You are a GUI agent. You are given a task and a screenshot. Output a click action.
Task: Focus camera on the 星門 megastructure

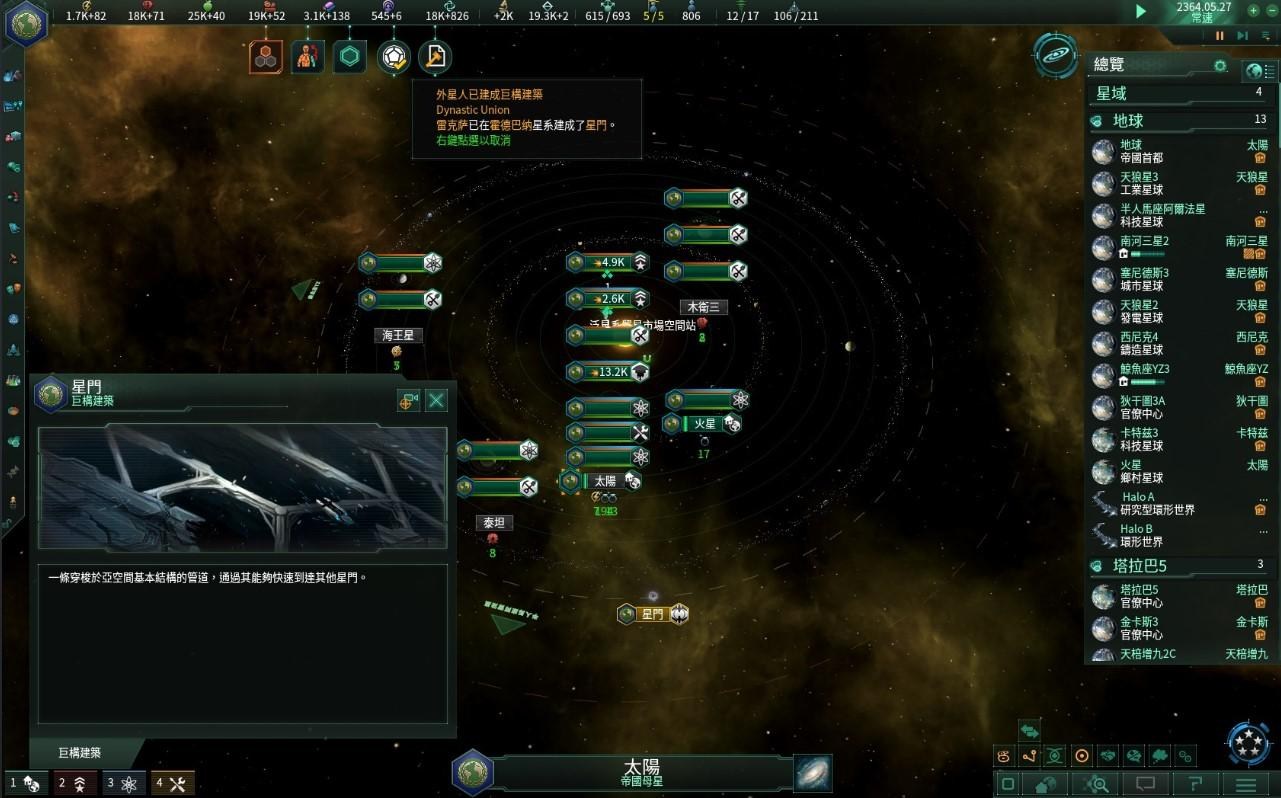[x=408, y=401]
